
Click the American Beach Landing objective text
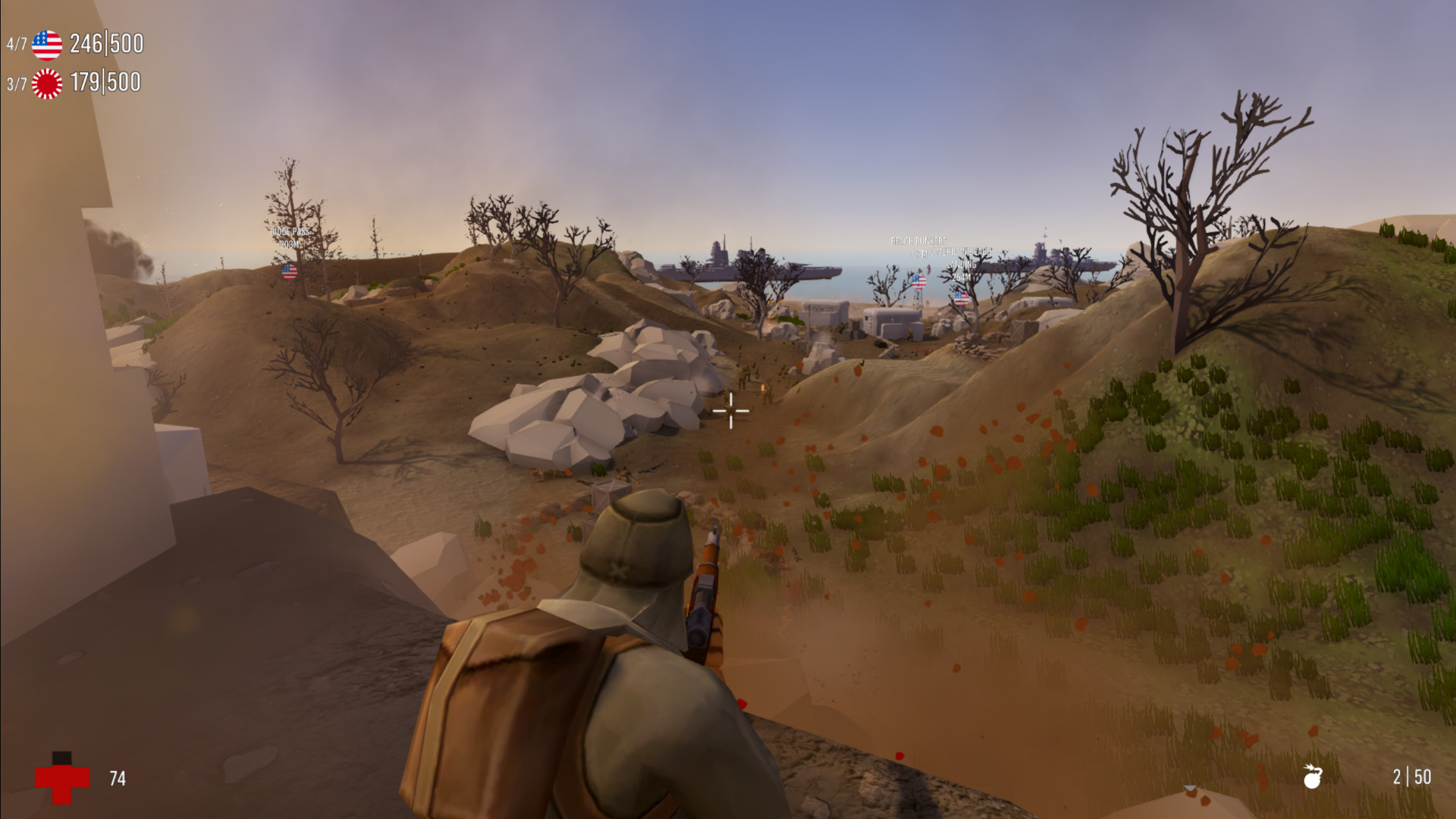click(x=961, y=258)
